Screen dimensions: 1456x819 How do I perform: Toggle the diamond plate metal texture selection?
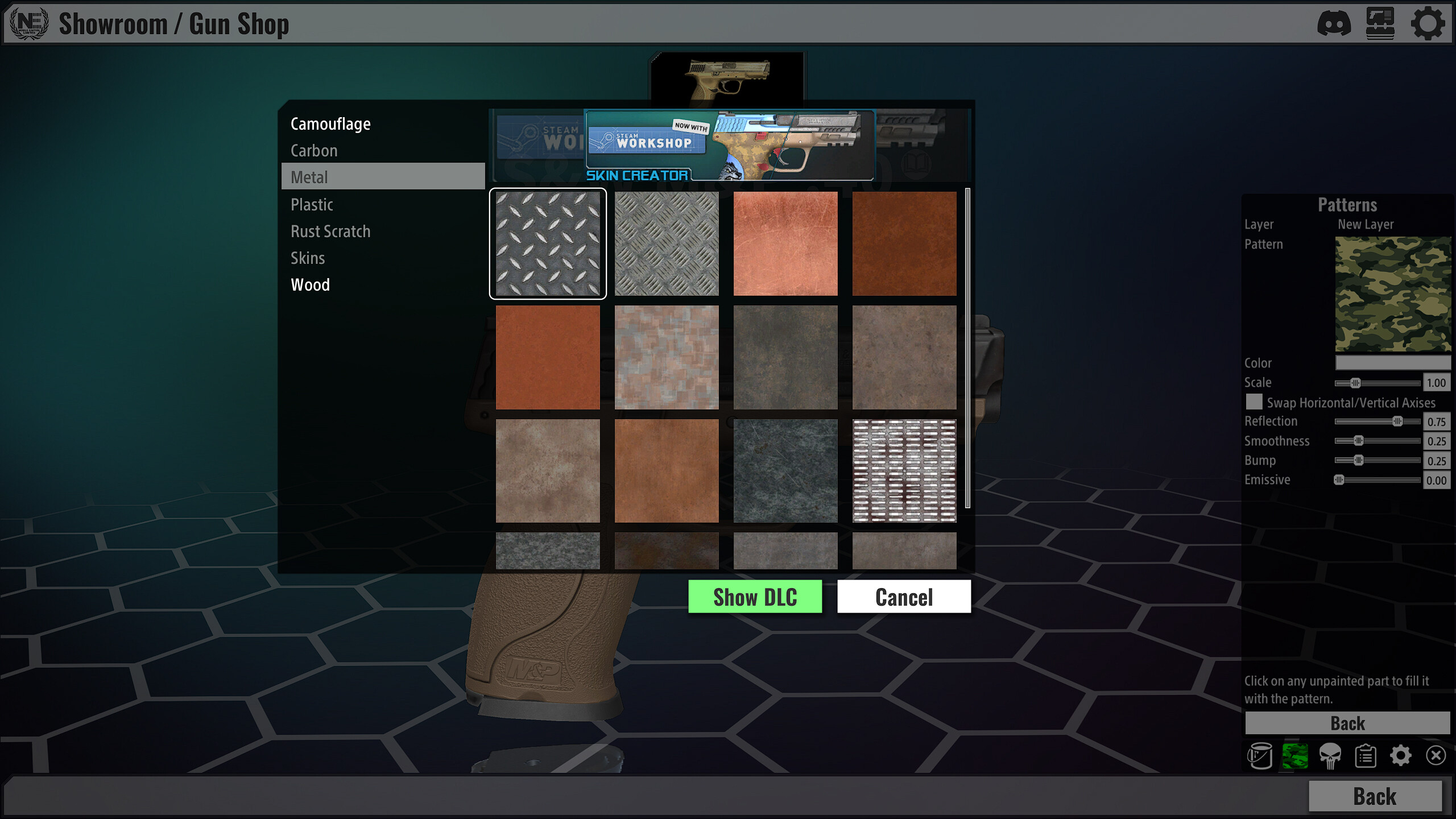(x=548, y=243)
